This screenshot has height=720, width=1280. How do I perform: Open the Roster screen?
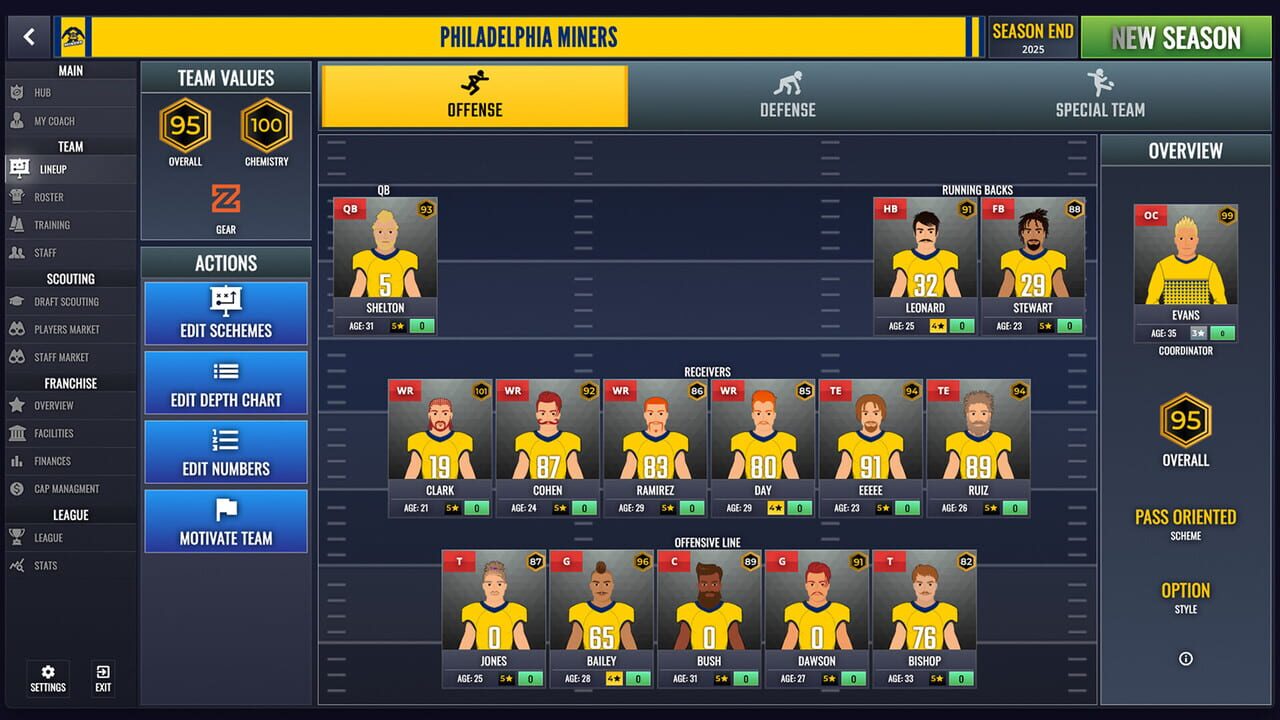point(60,196)
